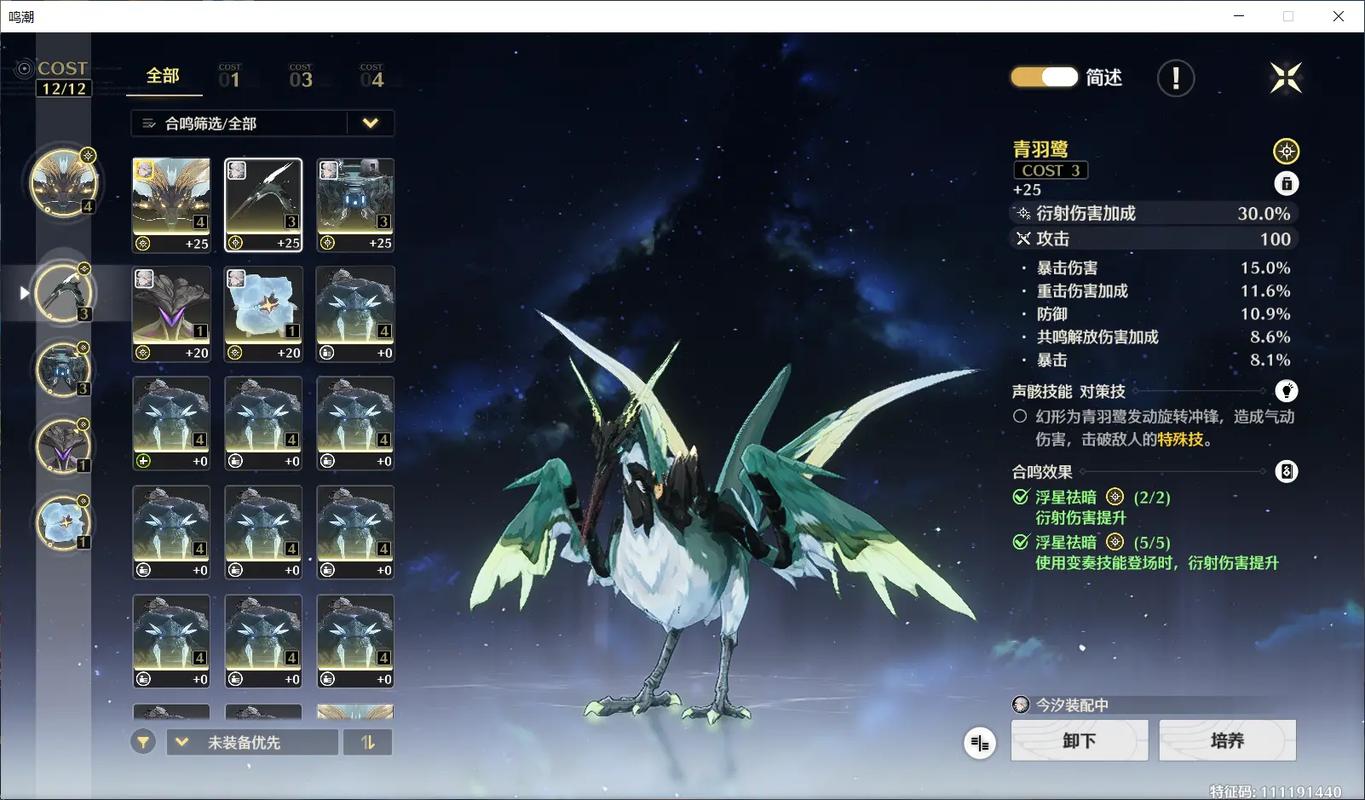Screen dimensions: 1365x800
Task: Expand the chevron inside the 未装备优先 bar
Action: pyautogui.click(x=181, y=741)
